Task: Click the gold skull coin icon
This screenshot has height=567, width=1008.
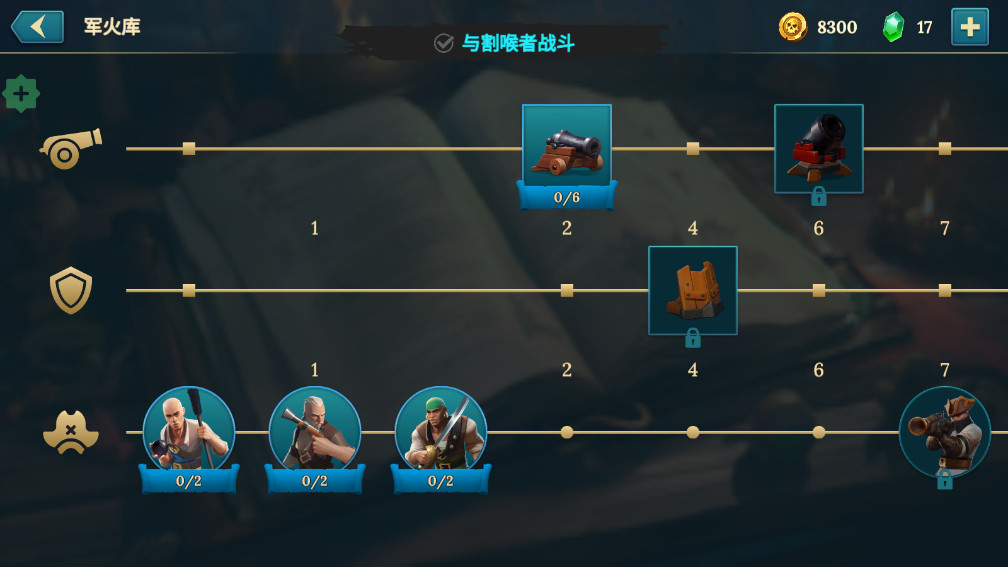Action: (793, 27)
